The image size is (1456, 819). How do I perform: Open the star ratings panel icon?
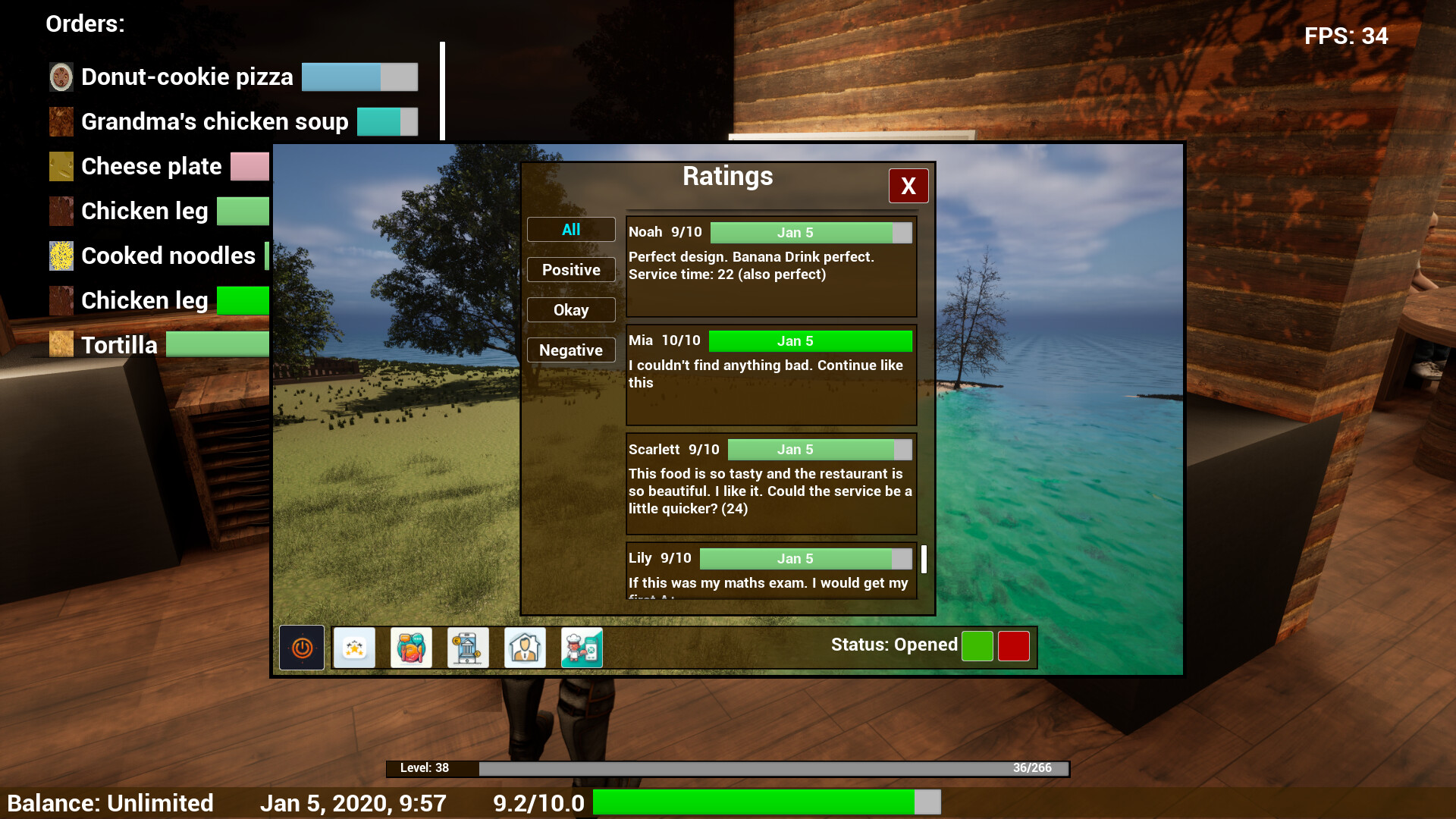354,647
